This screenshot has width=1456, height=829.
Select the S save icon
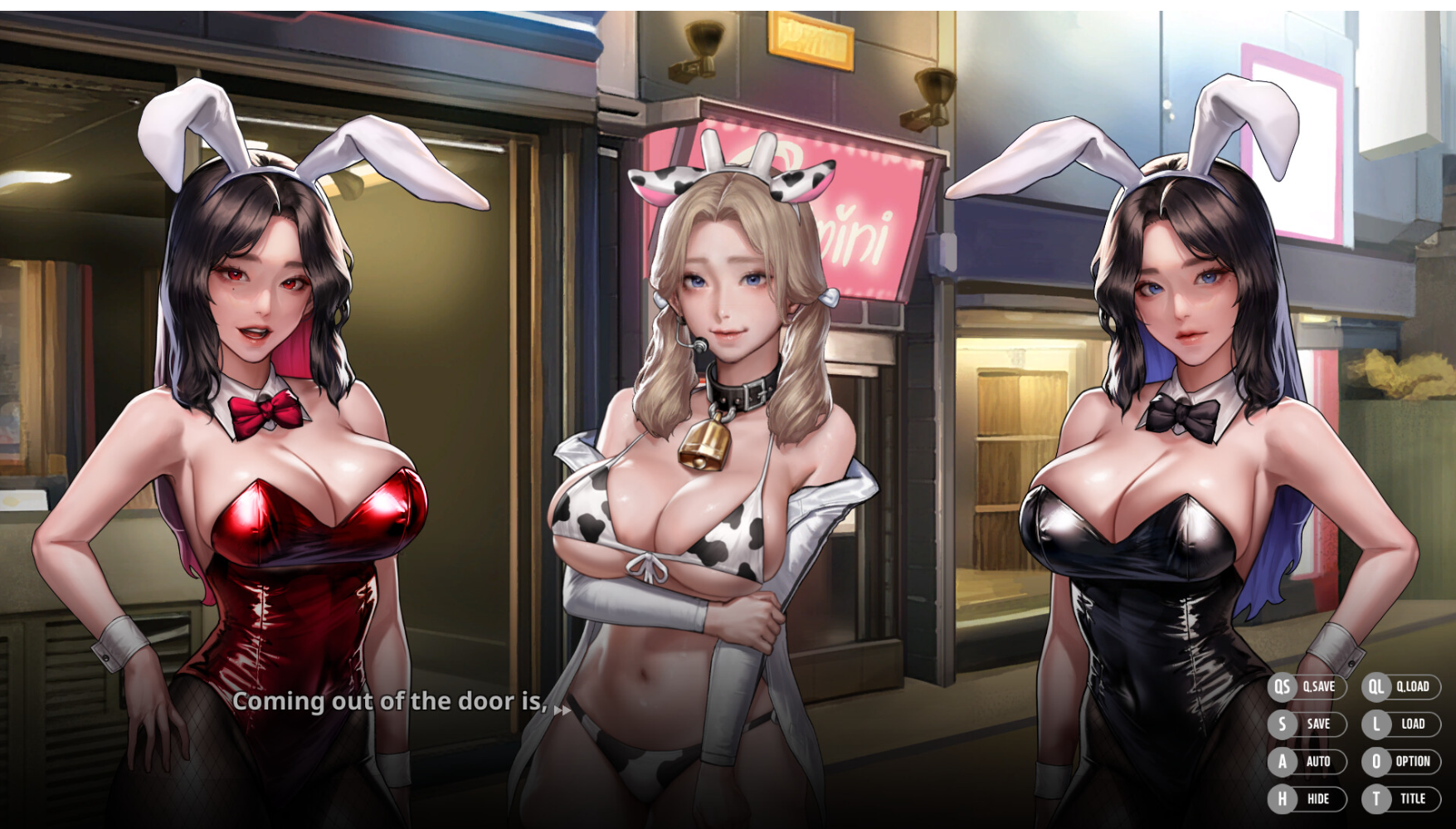(x=1282, y=724)
